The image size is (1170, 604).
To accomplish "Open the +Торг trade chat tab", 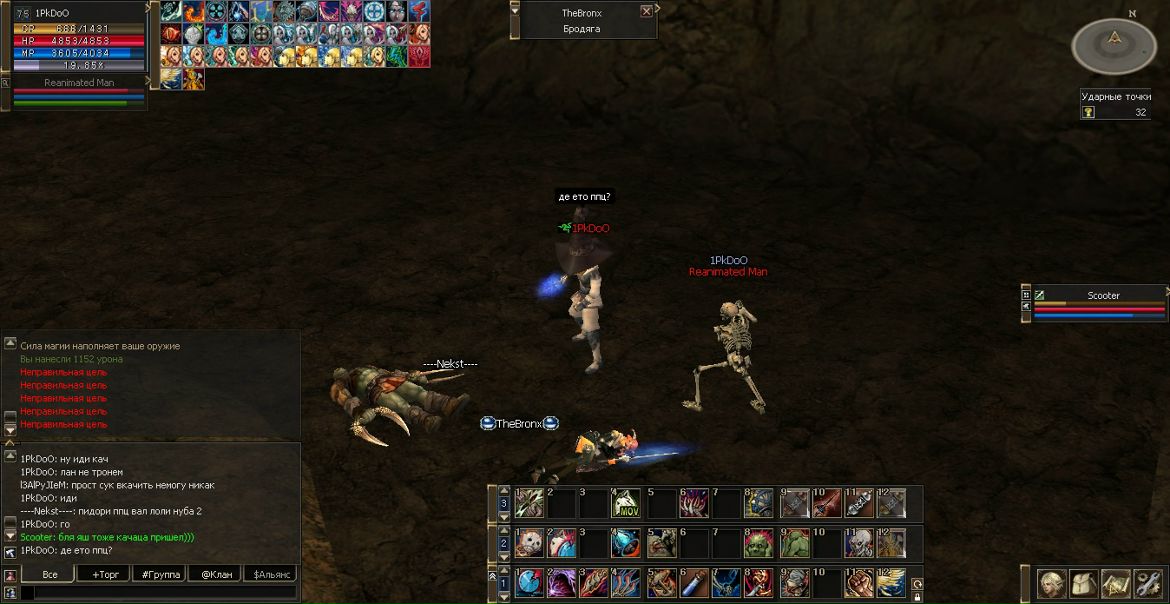I will coord(106,574).
